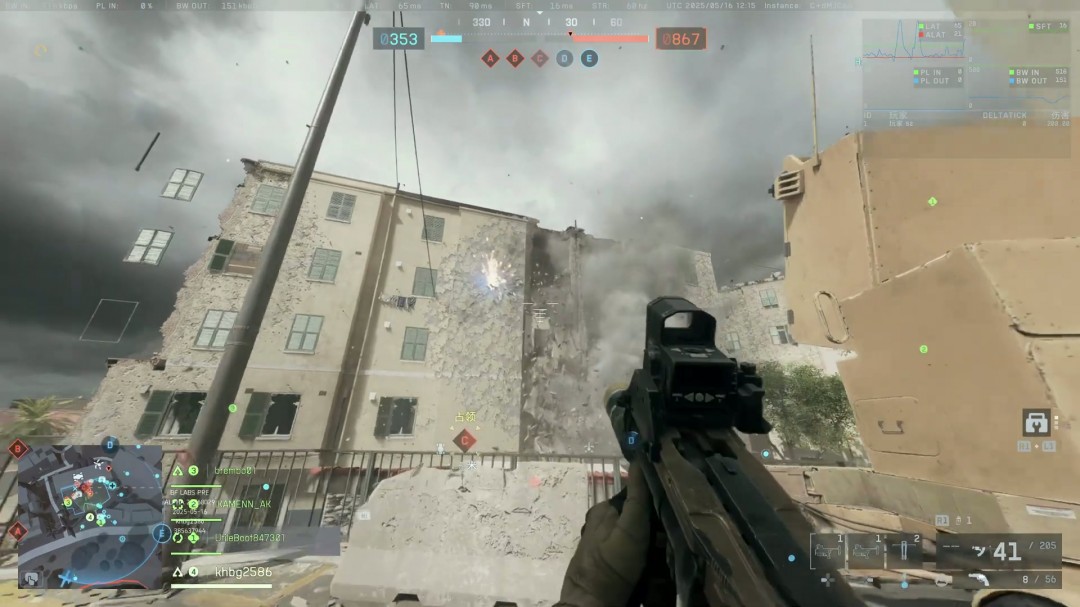Click the hand icon in the minimap corner

[33, 578]
